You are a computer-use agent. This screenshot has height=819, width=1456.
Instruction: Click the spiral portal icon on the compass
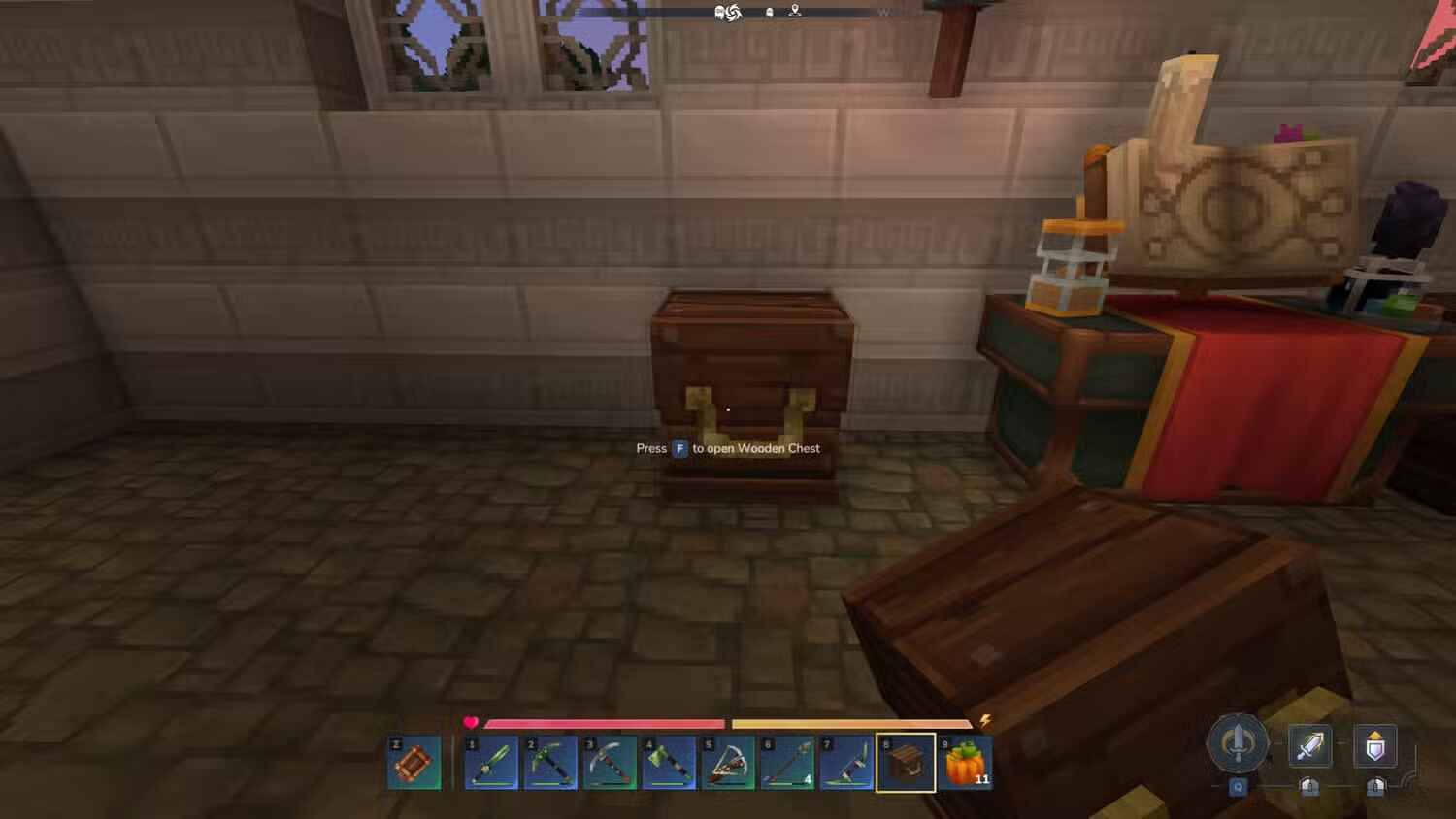click(734, 13)
